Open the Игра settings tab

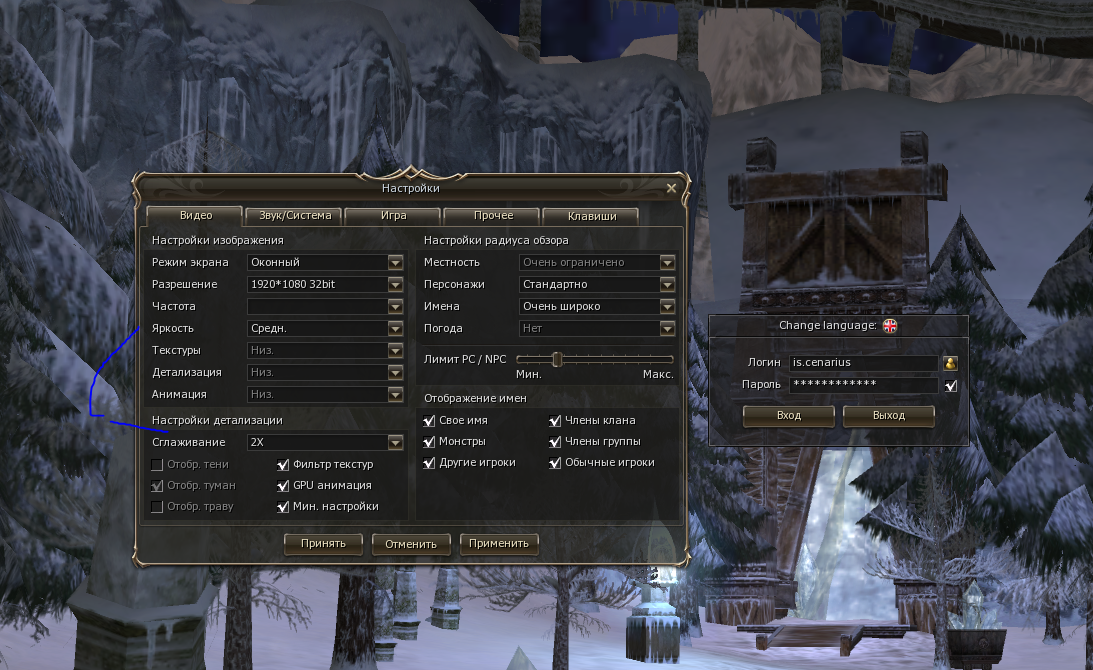pos(393,216)
